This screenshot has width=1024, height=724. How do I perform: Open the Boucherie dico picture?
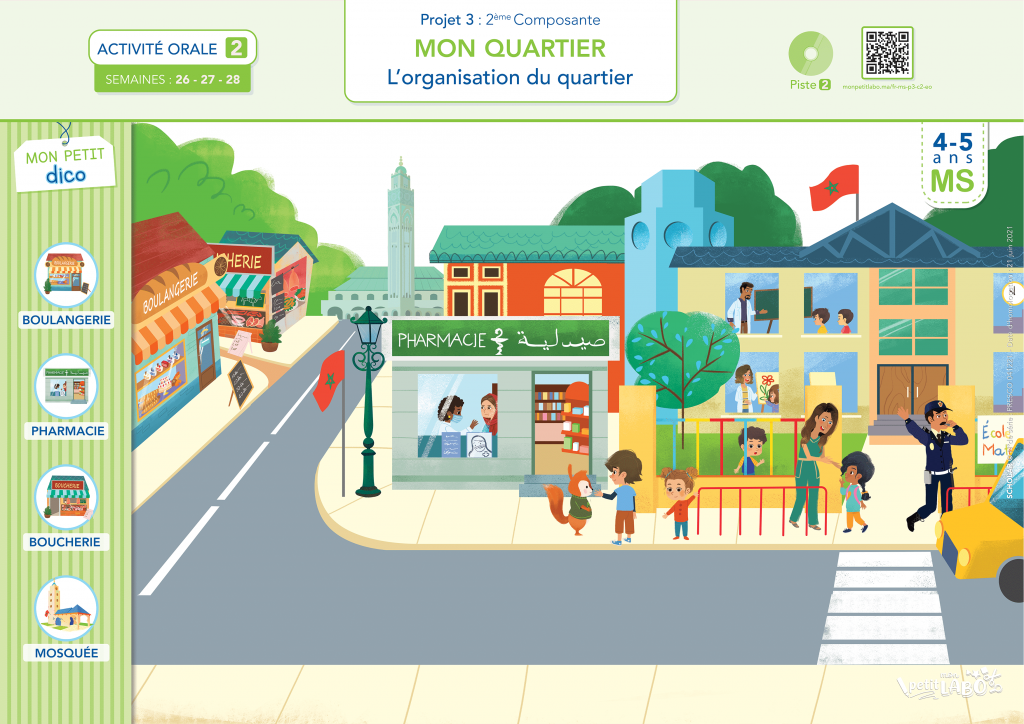[x=66, y=497]
